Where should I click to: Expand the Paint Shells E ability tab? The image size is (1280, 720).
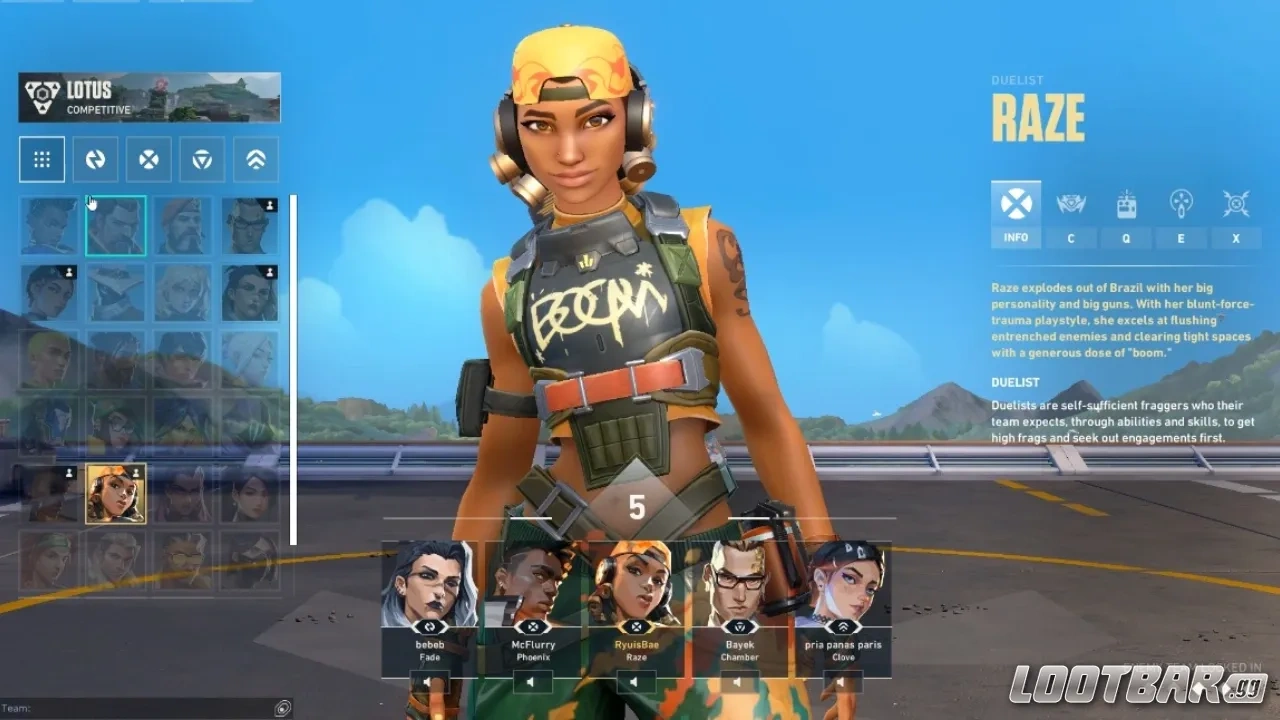(x=1181, y=238)
